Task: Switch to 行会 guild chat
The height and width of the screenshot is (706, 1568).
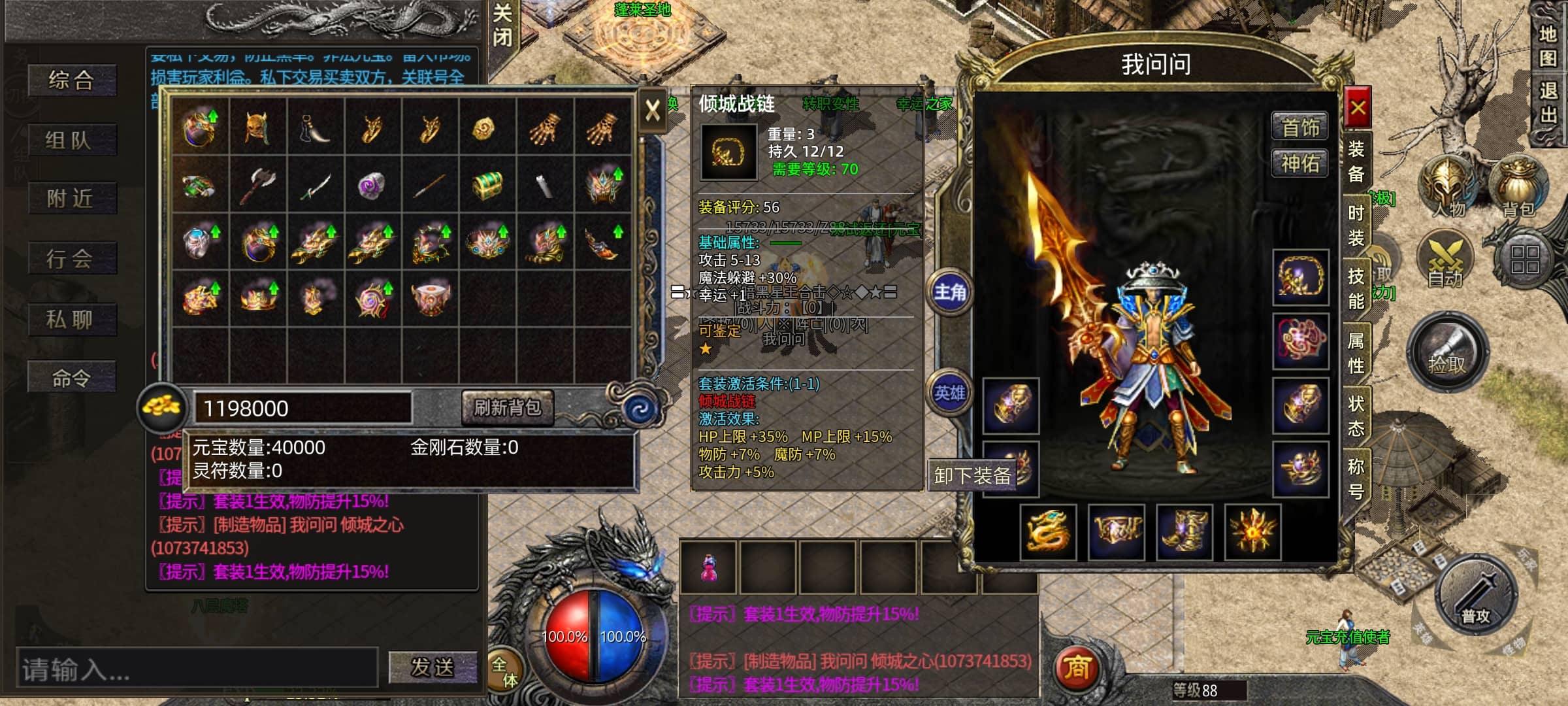Action: point(72,259)
